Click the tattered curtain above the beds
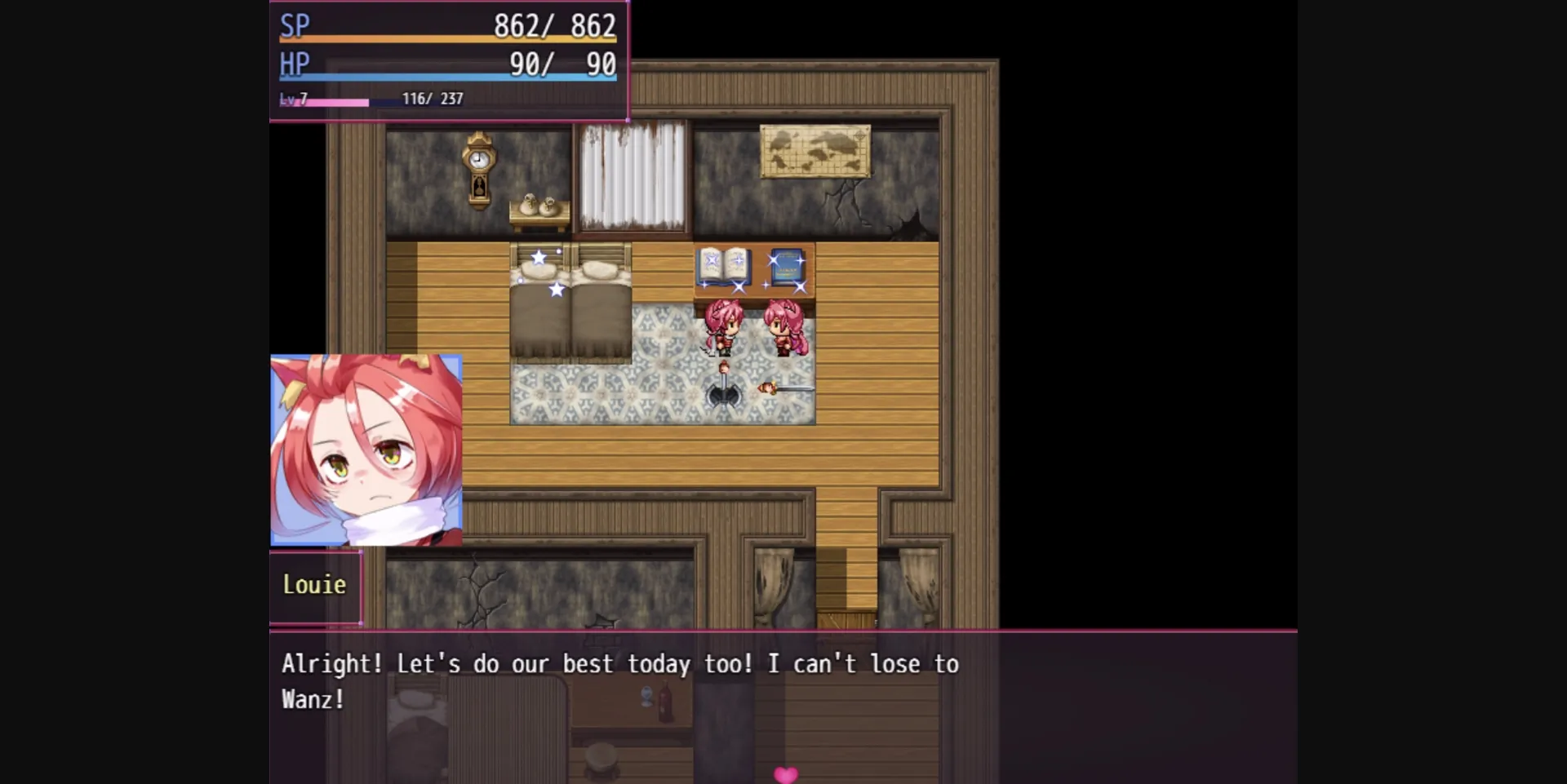This screenshot has height=784, width=1567. 633,175
